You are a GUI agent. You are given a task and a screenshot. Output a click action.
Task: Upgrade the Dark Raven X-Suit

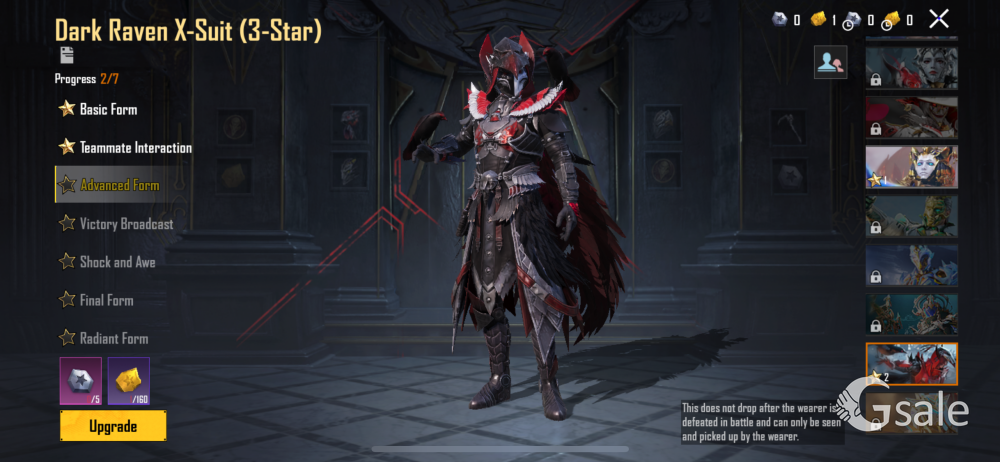113,426
